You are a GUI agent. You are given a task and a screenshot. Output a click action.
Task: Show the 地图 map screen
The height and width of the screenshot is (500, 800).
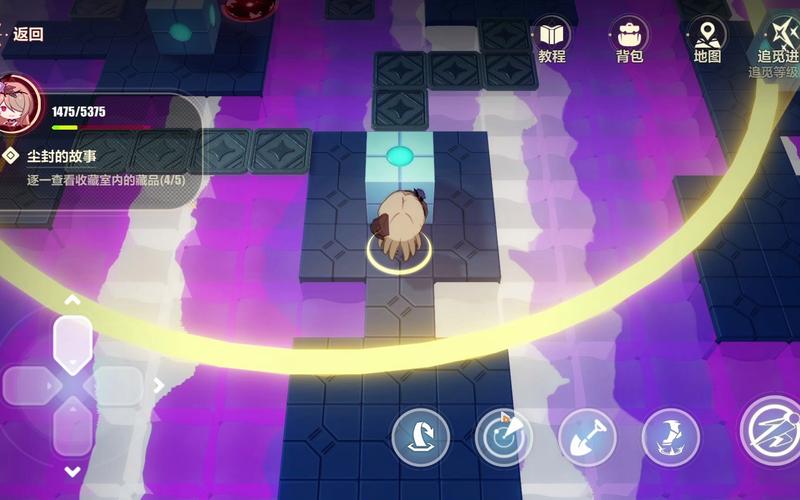707,38
